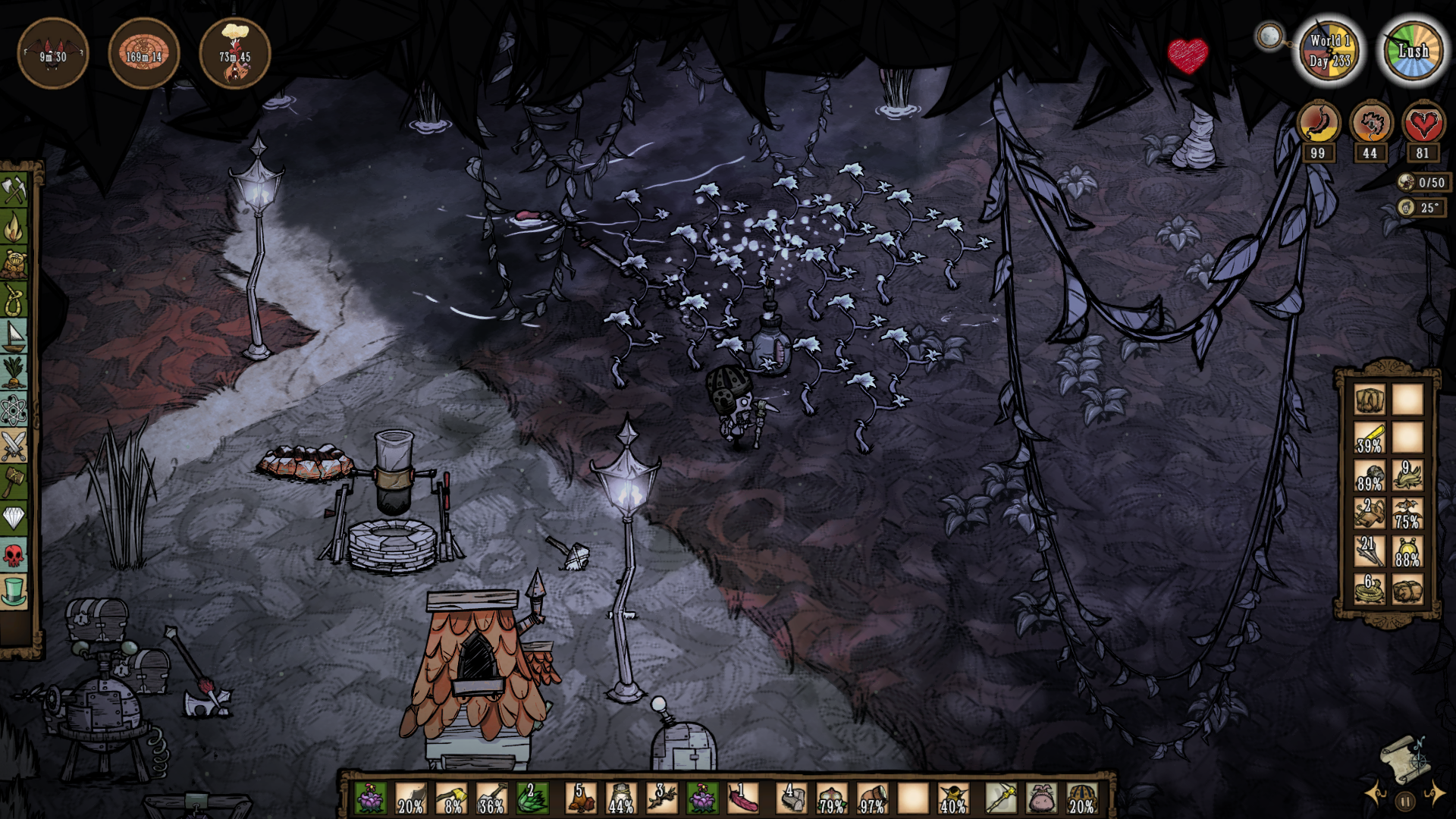Pick the coiled rope stack in backpack
This screenshot has width=1456, height=819.
pyautogui.click(x=1370, y=589)
